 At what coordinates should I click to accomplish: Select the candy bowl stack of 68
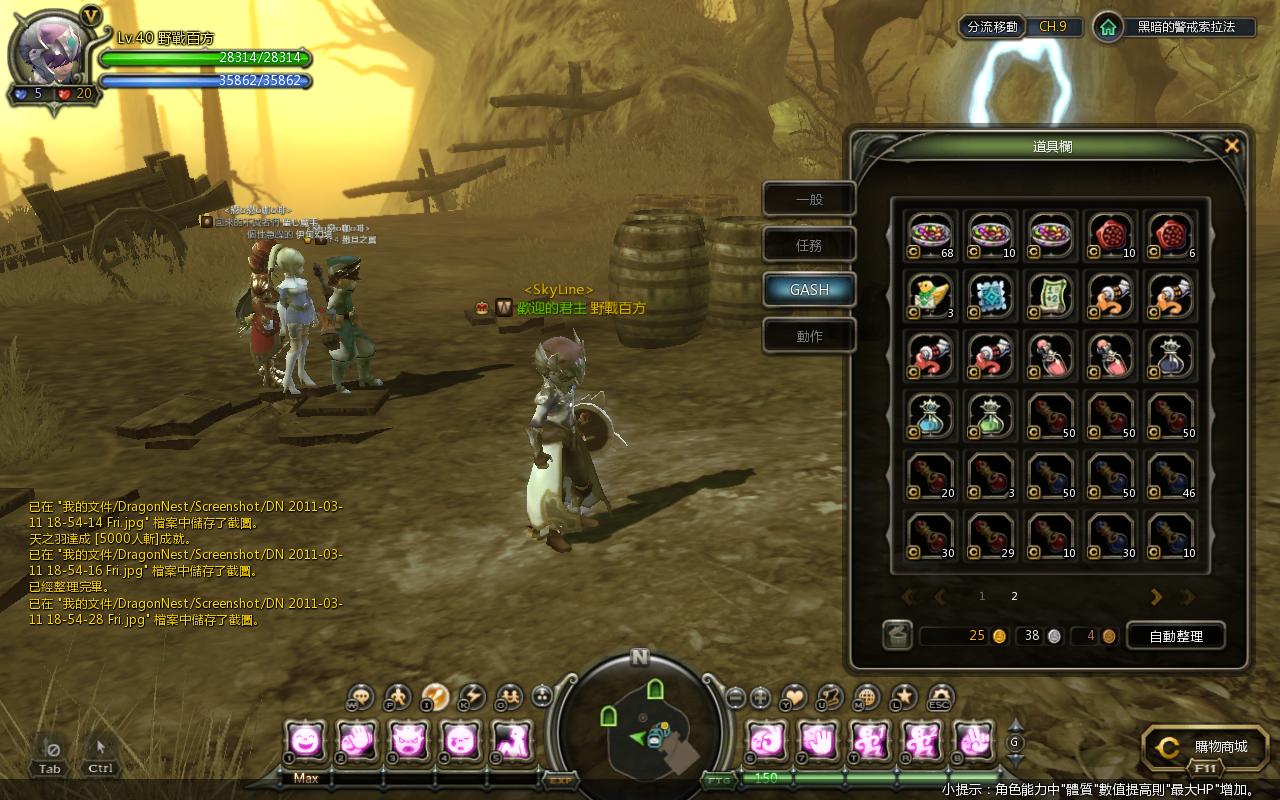(931, 235)
